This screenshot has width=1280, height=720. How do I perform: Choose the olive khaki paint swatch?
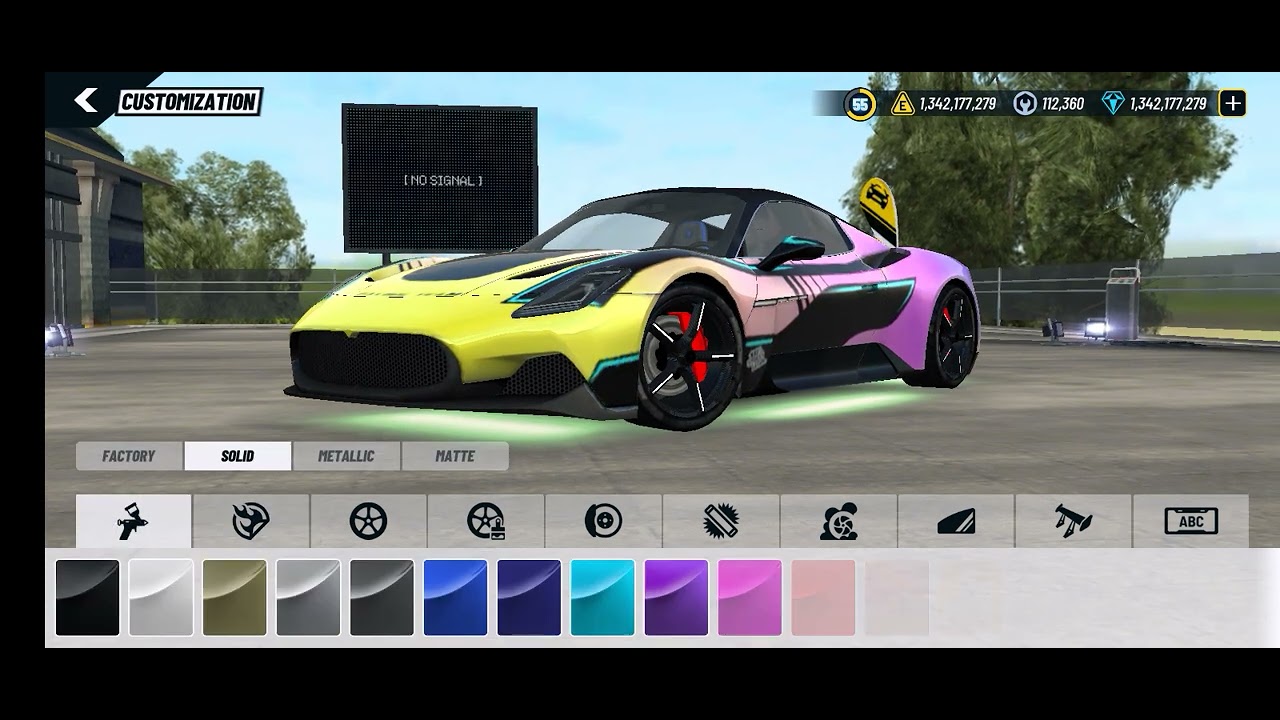(235, 598)
